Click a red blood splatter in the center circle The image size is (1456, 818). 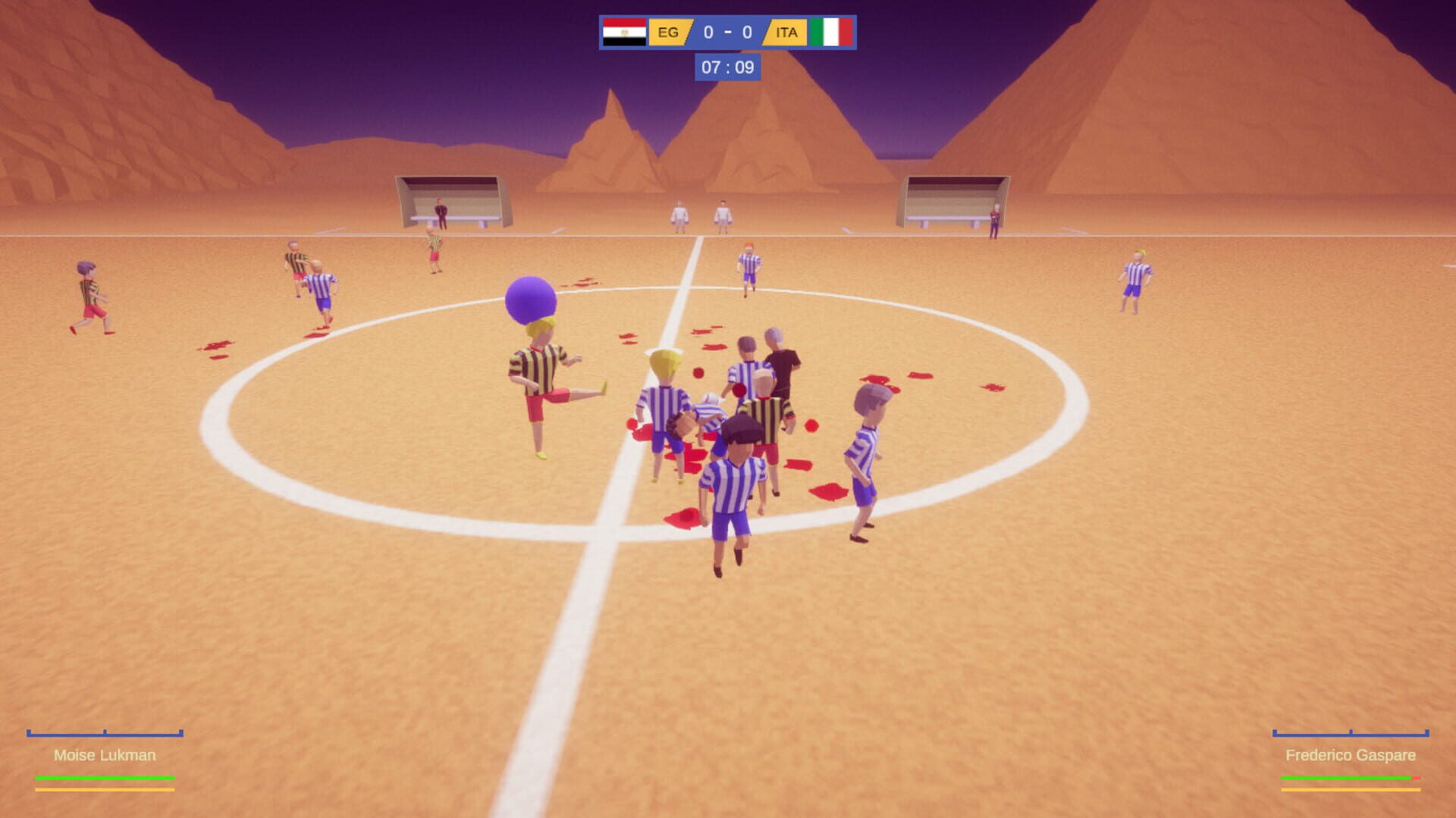[x=828, y=492]
